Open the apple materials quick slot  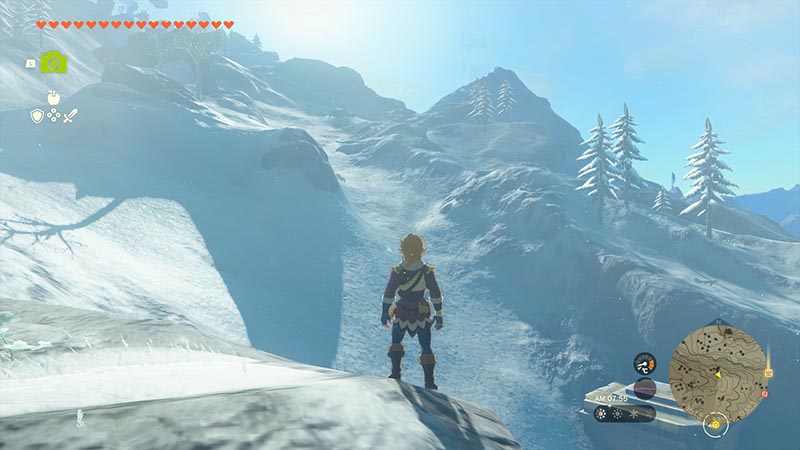coord(53,98)
